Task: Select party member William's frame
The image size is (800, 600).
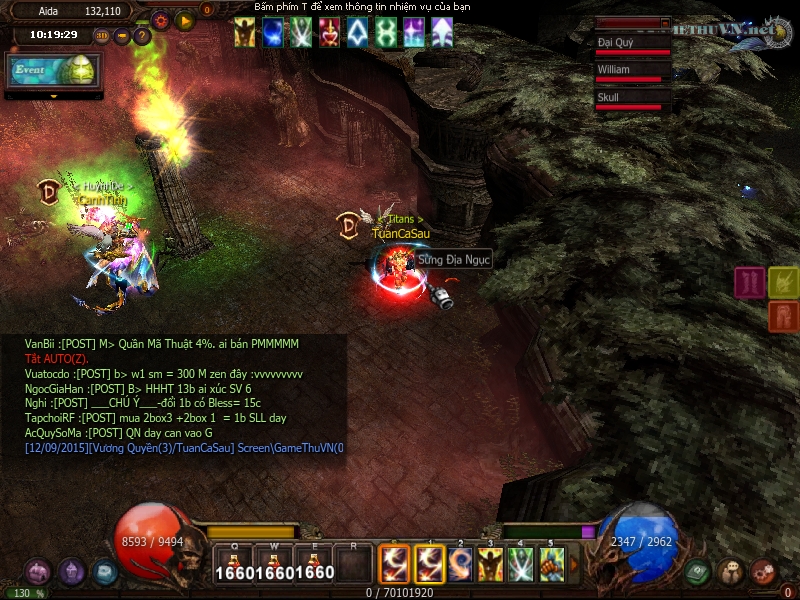Action: (x=632, y=73)
